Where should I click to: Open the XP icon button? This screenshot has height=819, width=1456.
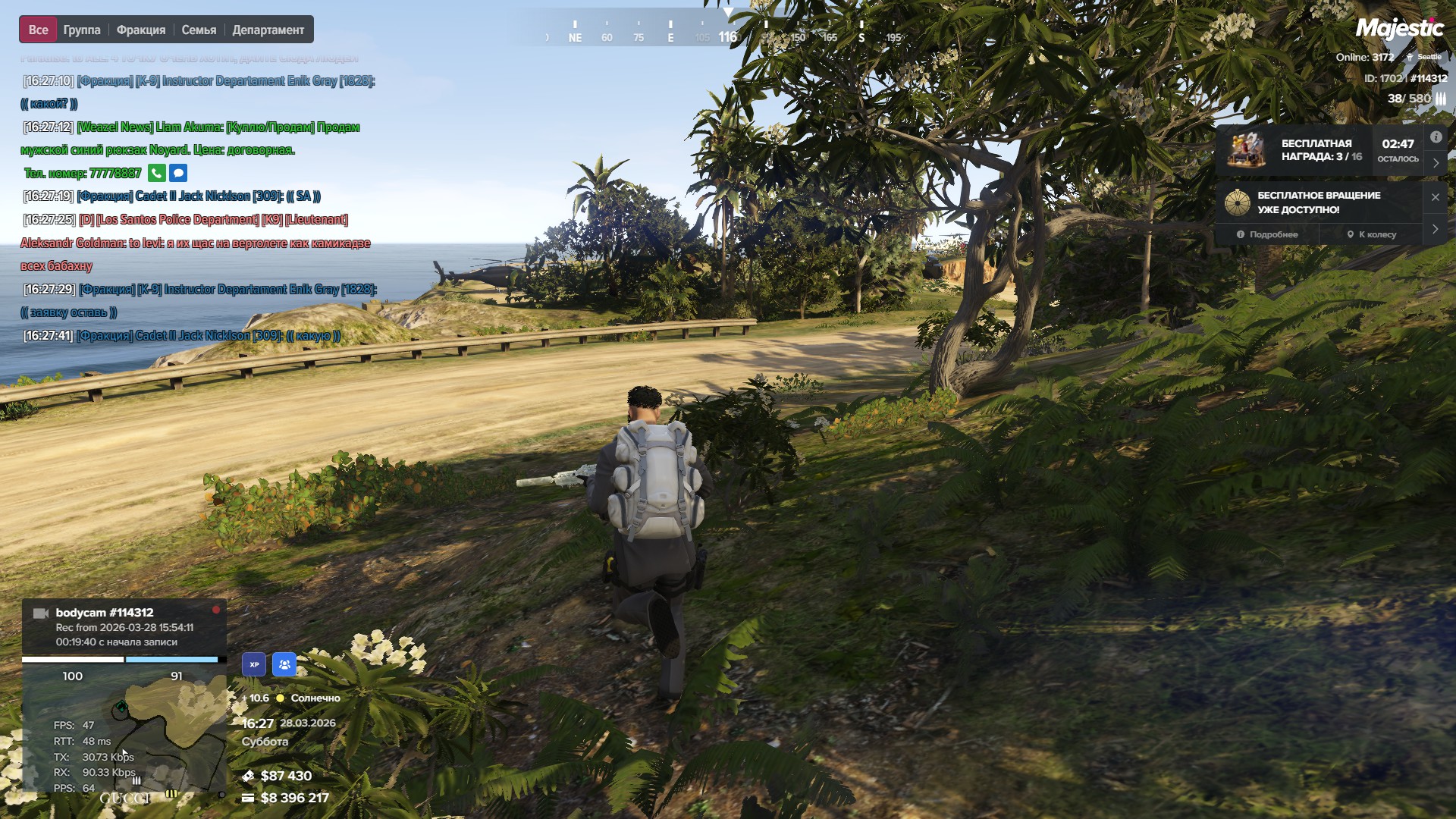[254, 664]
